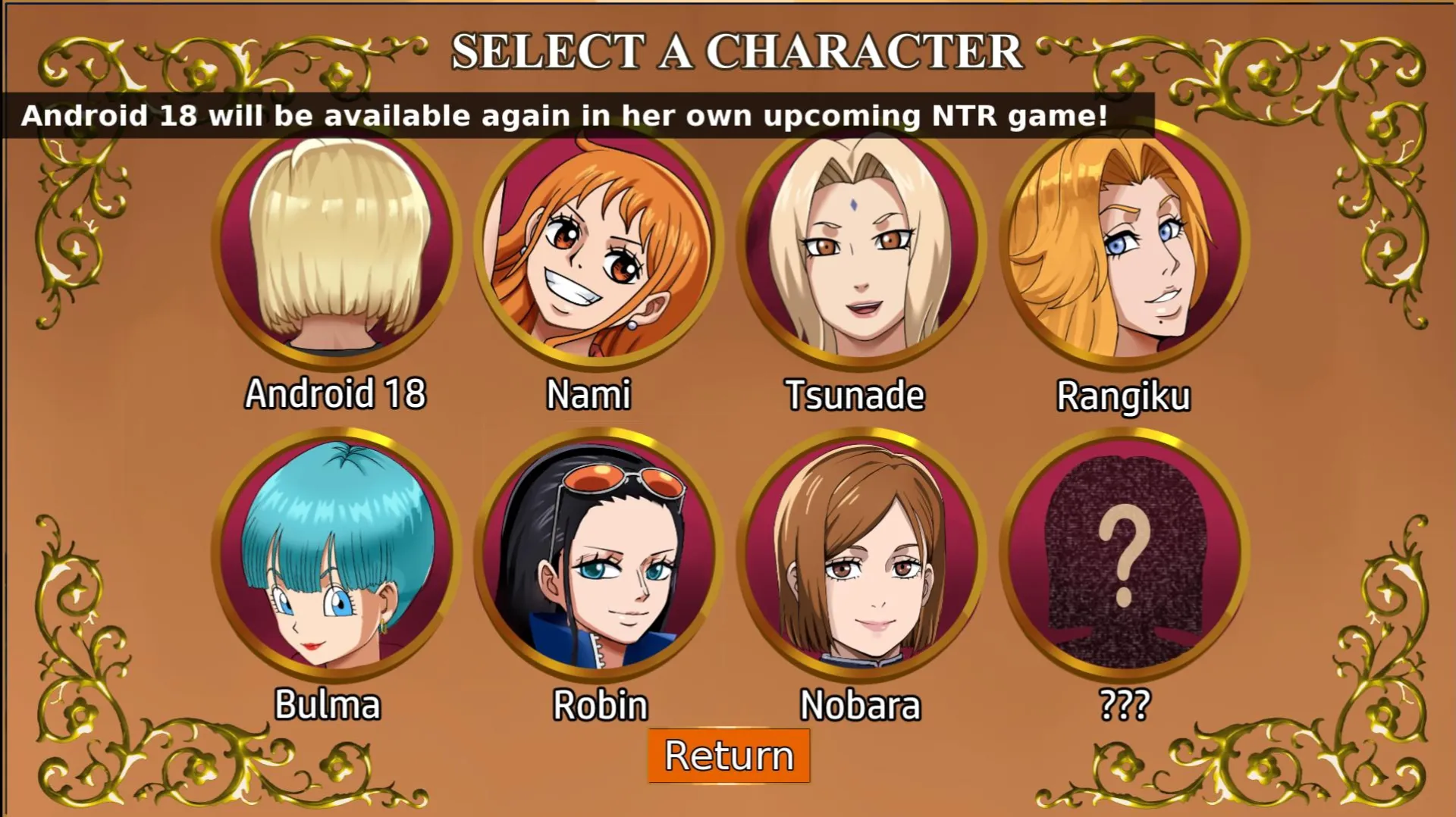
Task: Select the Tsunade character portrait
Action: coord(861,250)
